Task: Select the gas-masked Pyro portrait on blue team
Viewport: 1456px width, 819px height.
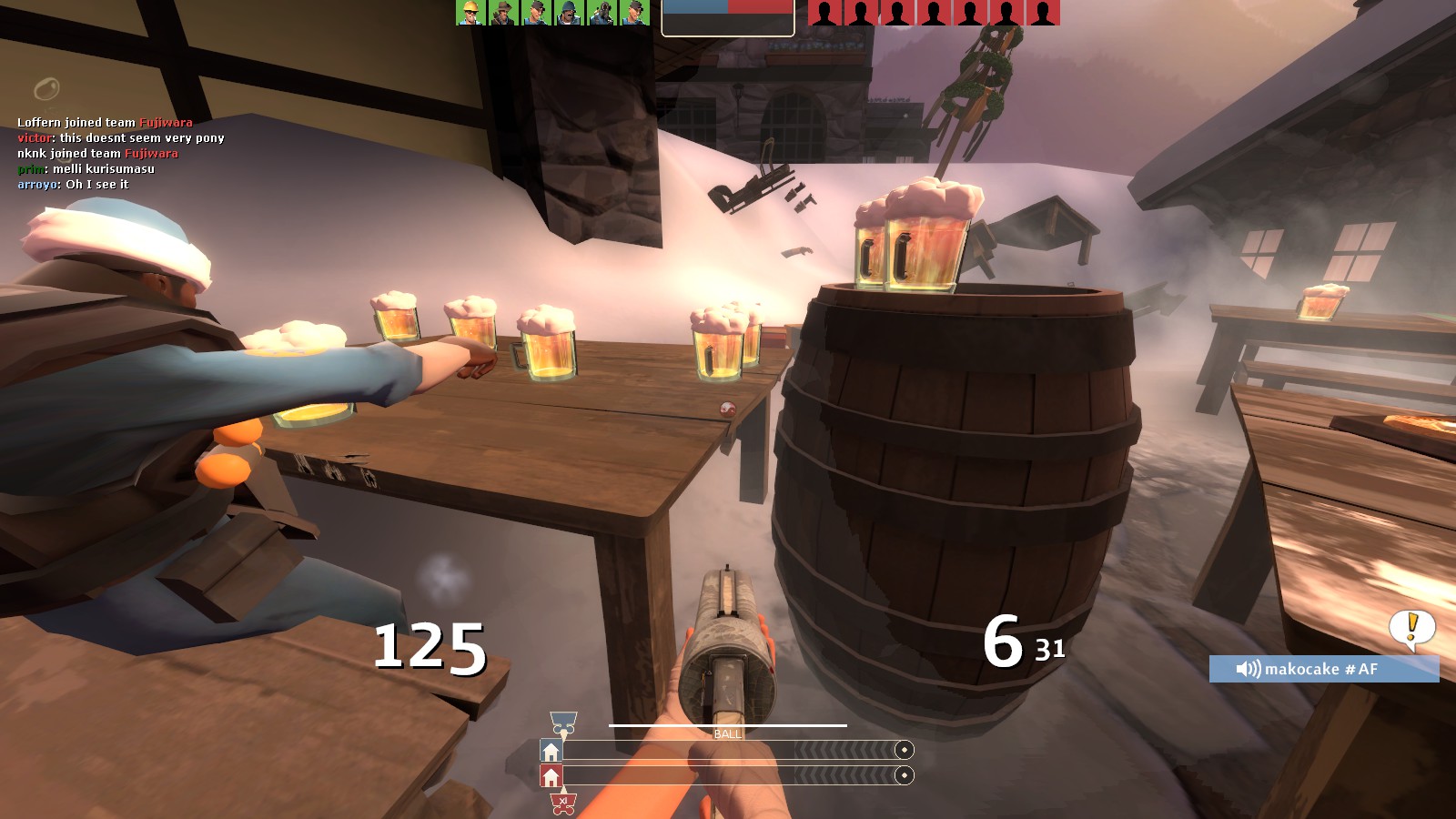Action: (602, 13)
